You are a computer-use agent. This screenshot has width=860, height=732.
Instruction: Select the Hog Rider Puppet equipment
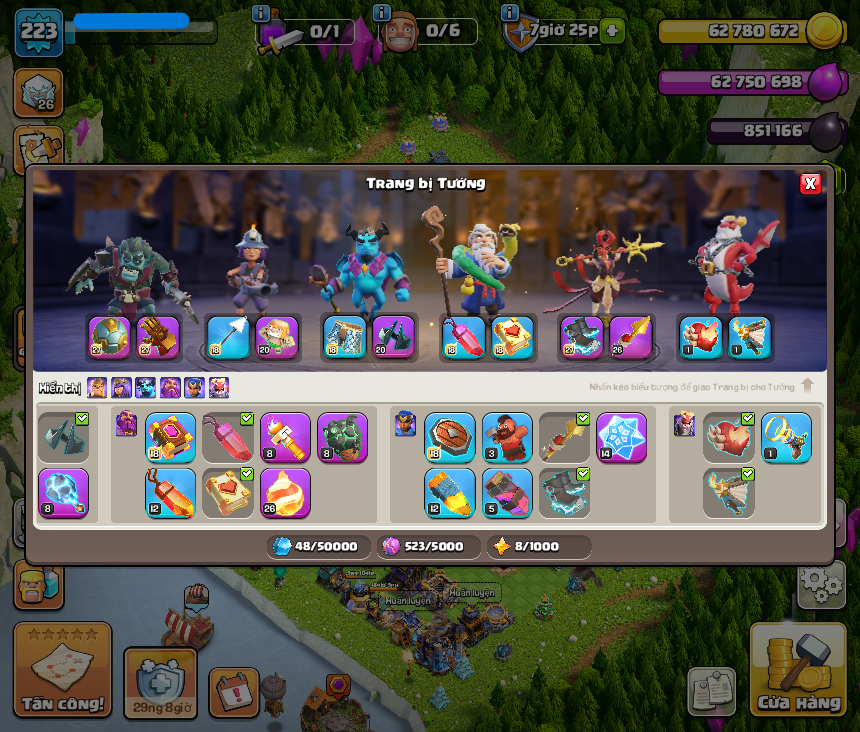pyautogui.click(x=507, y=438)
